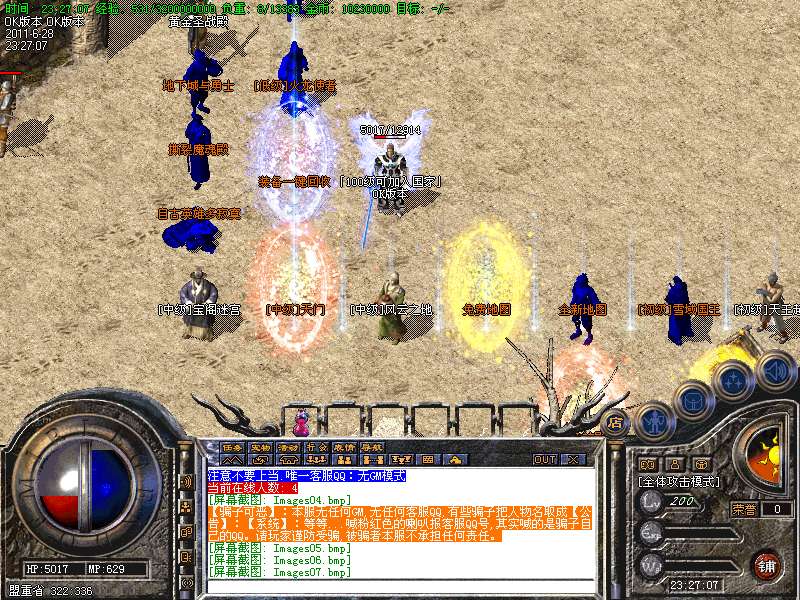Click the group icon left of chat
Screen dimensions: 800x600
186,504
